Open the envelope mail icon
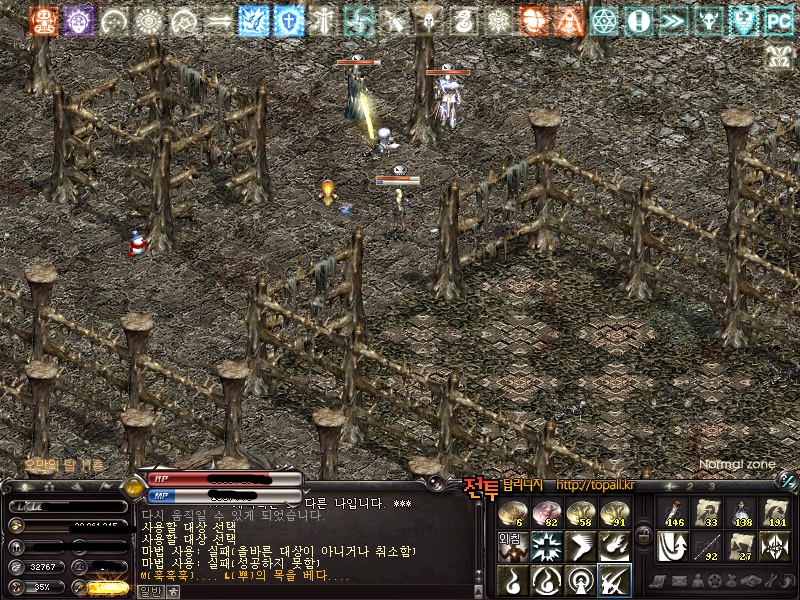This screenshot has width=800, height=600. tap(682, 581)
